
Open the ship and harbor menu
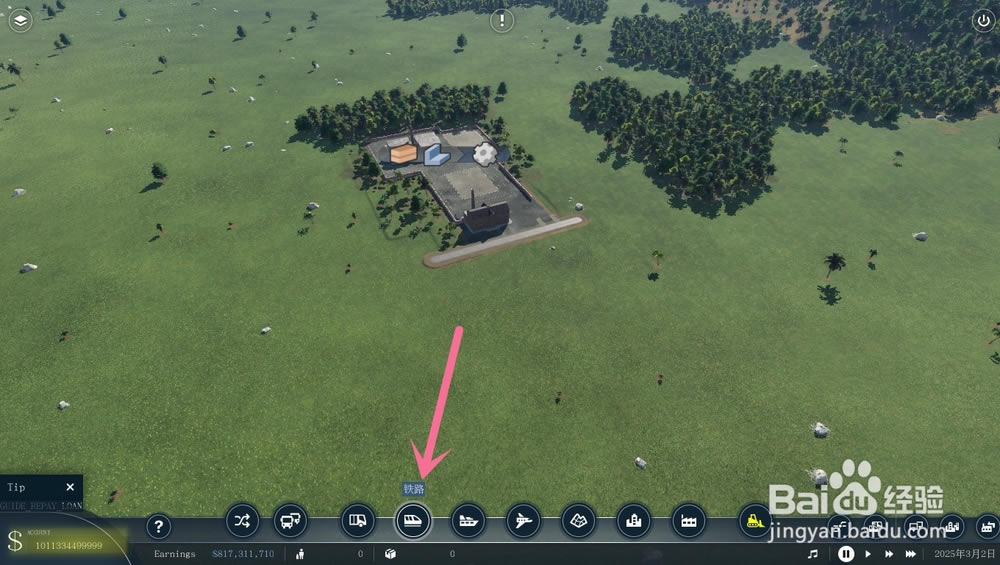point(468,520)
